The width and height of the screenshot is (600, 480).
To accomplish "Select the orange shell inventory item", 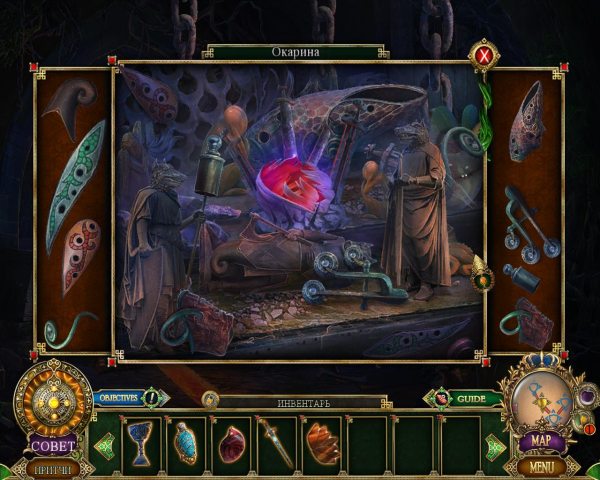I will coord(323,443).
